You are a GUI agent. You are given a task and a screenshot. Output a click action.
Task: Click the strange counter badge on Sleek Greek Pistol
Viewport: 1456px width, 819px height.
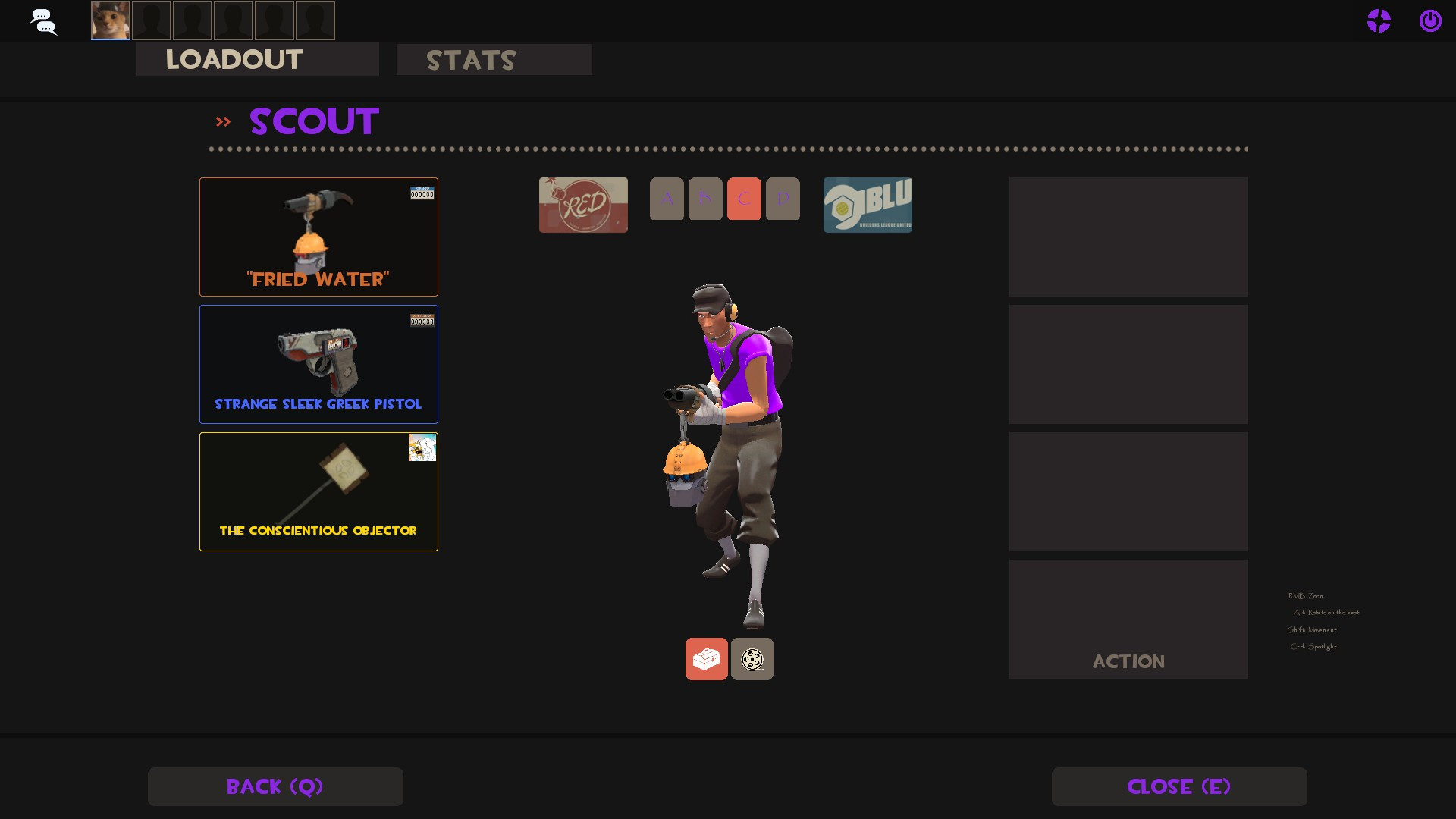pyautogui.click(x=423, y=320)
